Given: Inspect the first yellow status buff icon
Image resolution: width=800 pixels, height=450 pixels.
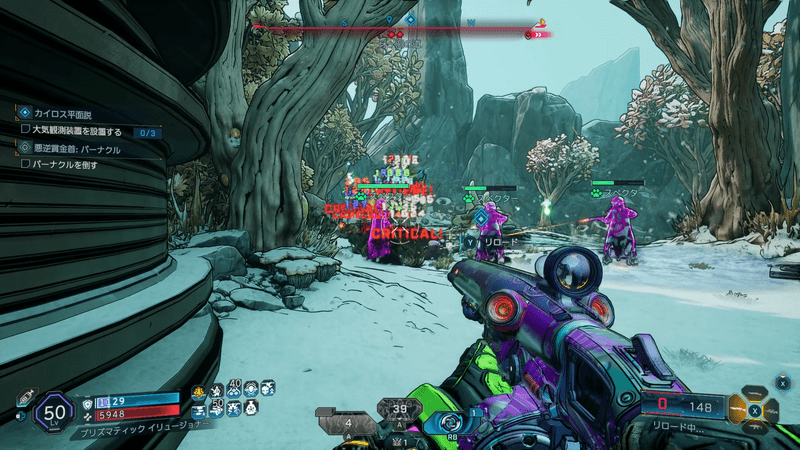Looking at the screenshot, I should pyautogui.click(x=200, y=389).
